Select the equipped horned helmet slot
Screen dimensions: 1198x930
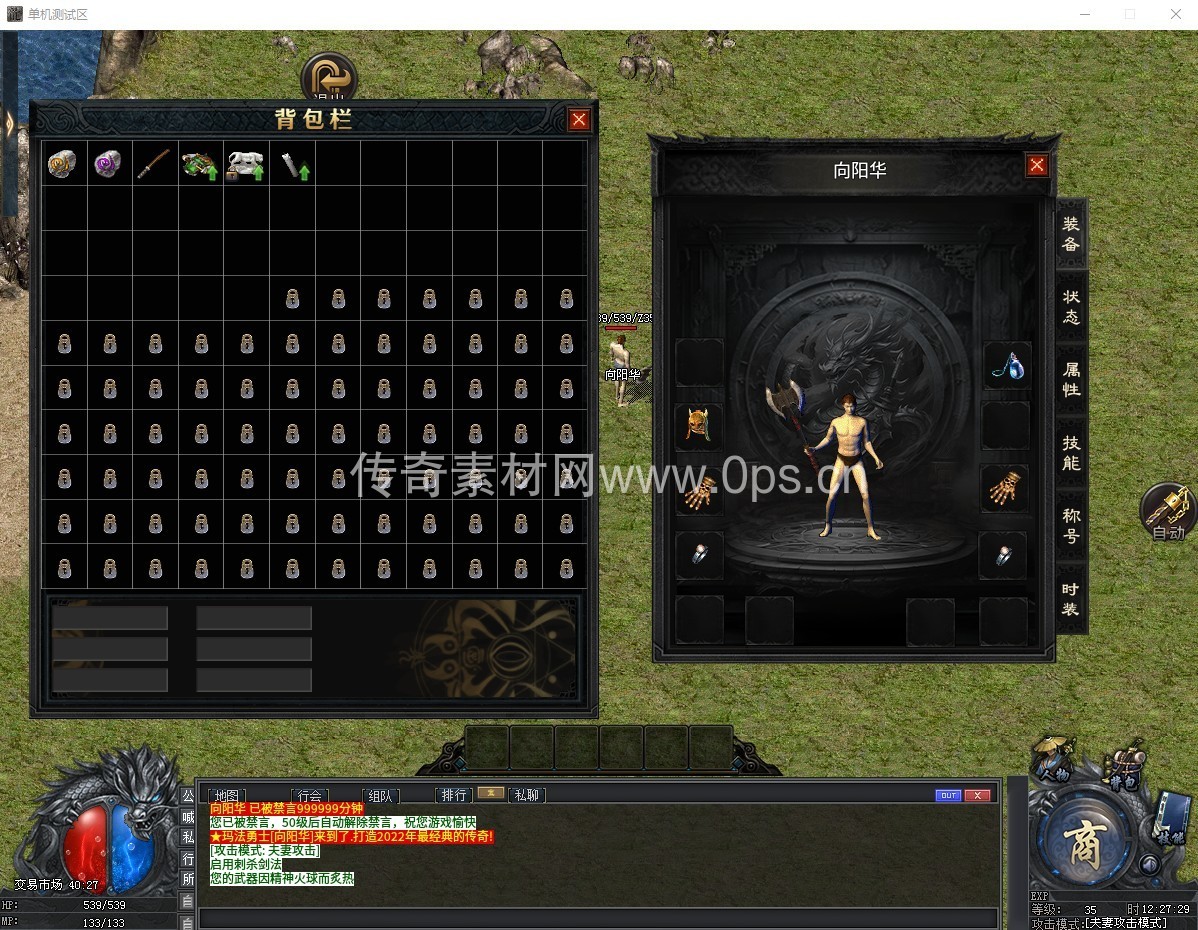click(698, 427)
